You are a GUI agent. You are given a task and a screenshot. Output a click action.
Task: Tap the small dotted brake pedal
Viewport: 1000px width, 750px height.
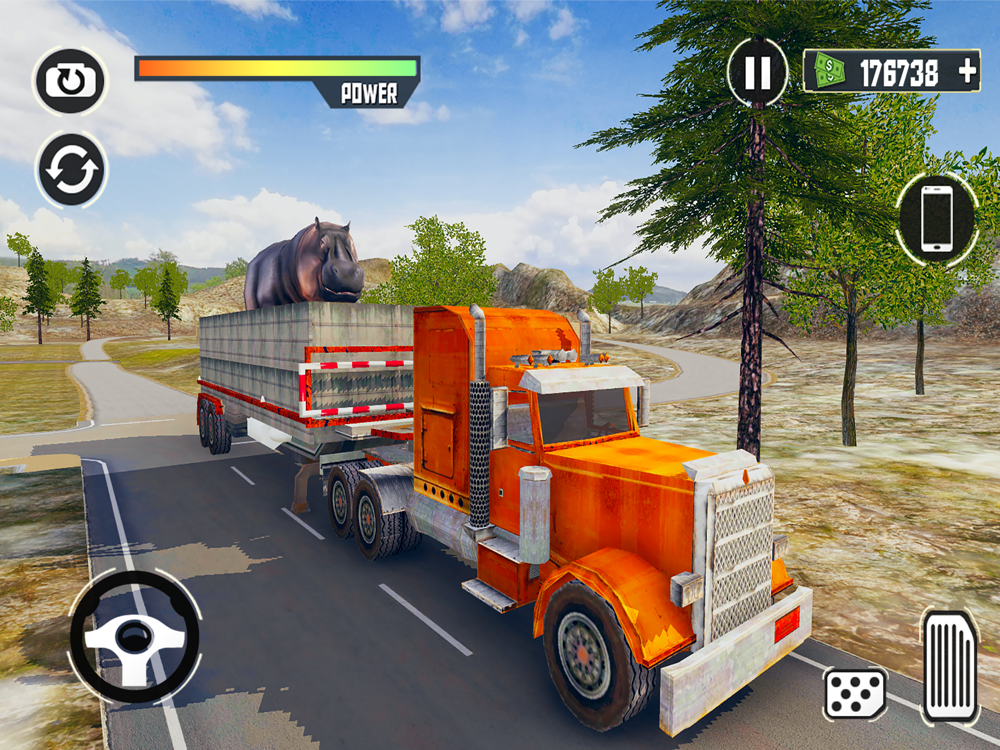point(855,693)
